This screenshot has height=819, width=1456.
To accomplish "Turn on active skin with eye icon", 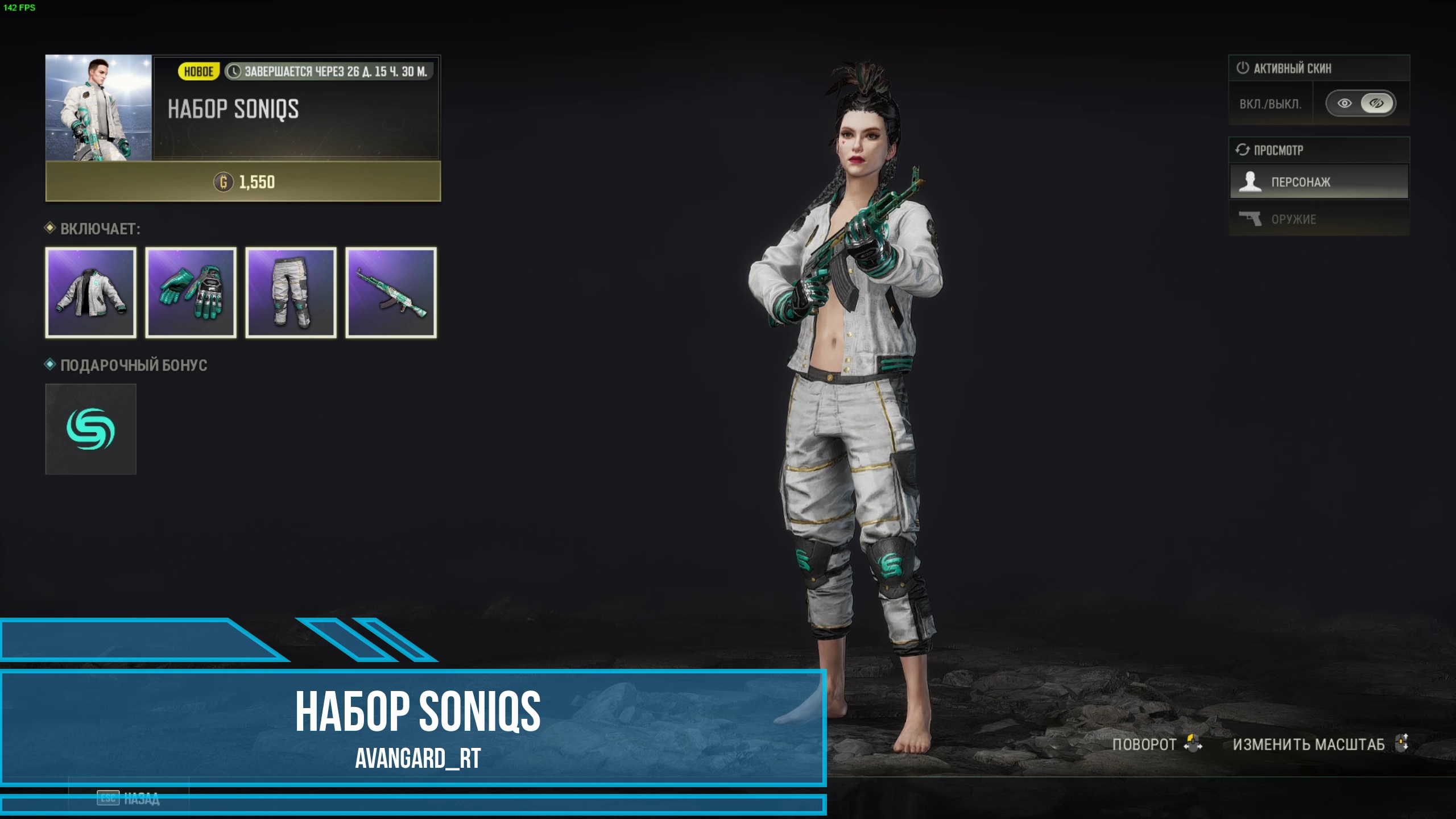I will click(1345, 104).
